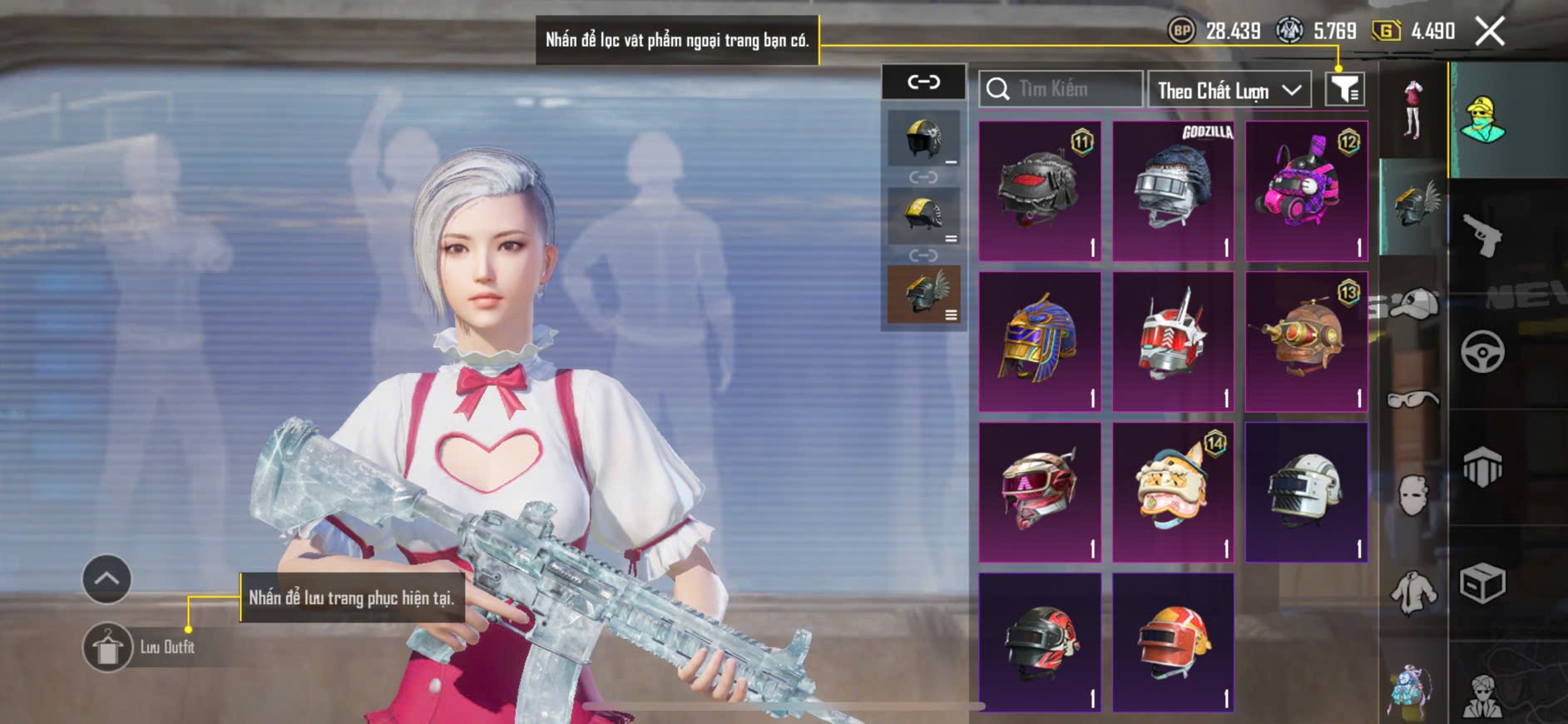
Task: Save the current outfit with Lưu Outfit
Action: (x=108, y=647)
